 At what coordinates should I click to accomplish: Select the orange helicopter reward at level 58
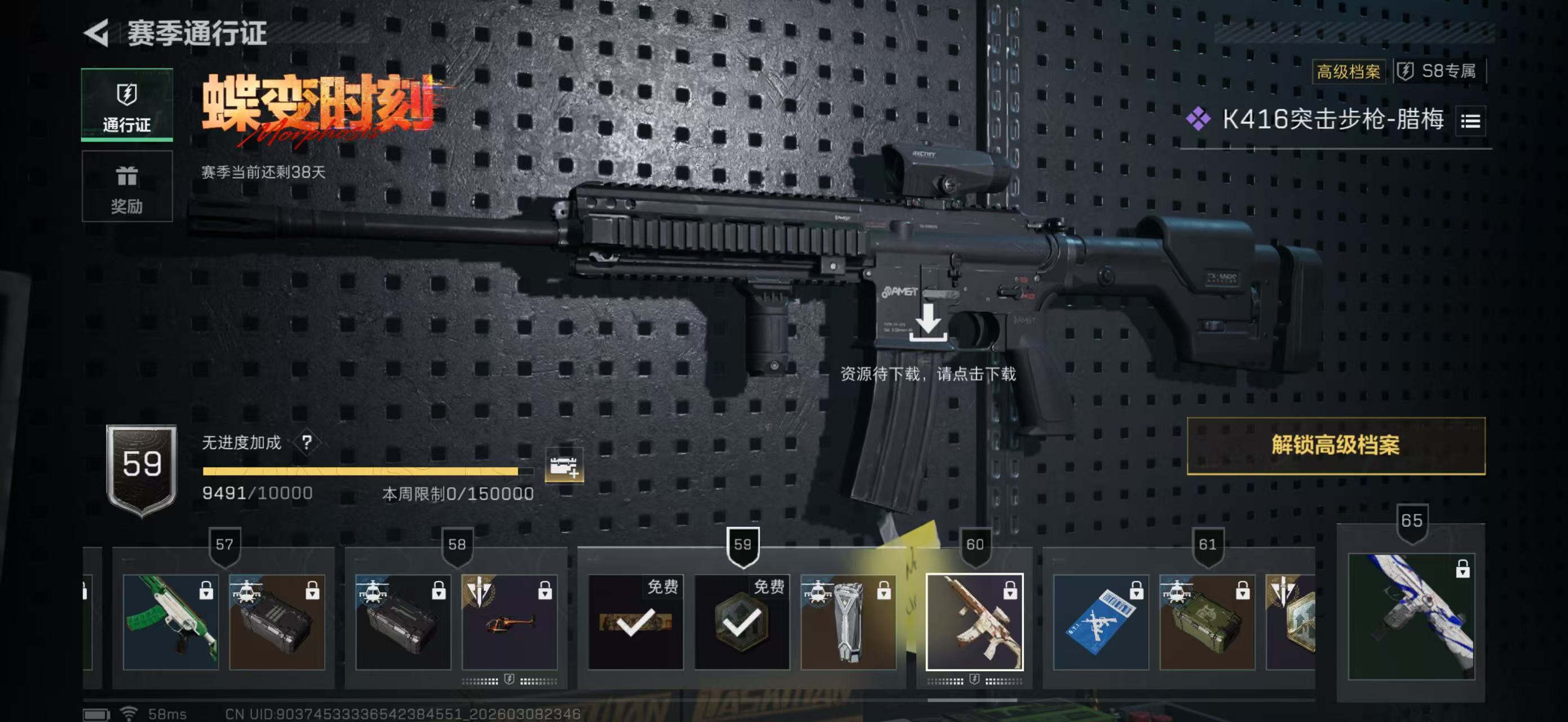tap(510, 622)
